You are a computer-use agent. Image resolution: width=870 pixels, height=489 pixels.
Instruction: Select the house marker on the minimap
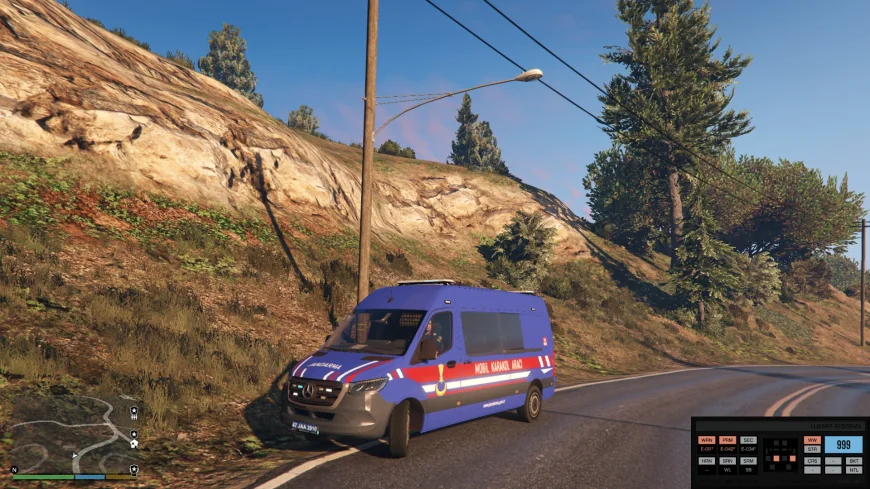134,443
